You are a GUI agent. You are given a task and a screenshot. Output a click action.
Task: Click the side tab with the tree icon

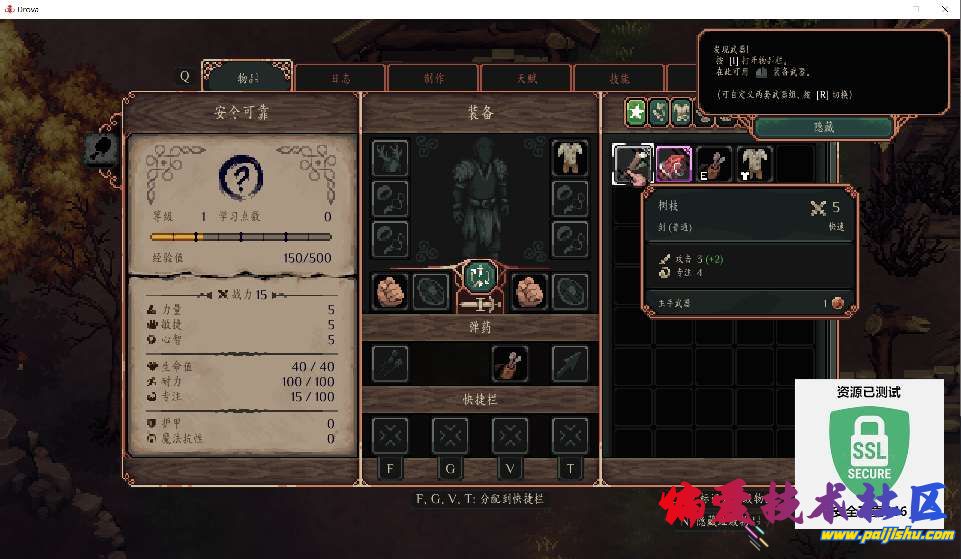102,150
